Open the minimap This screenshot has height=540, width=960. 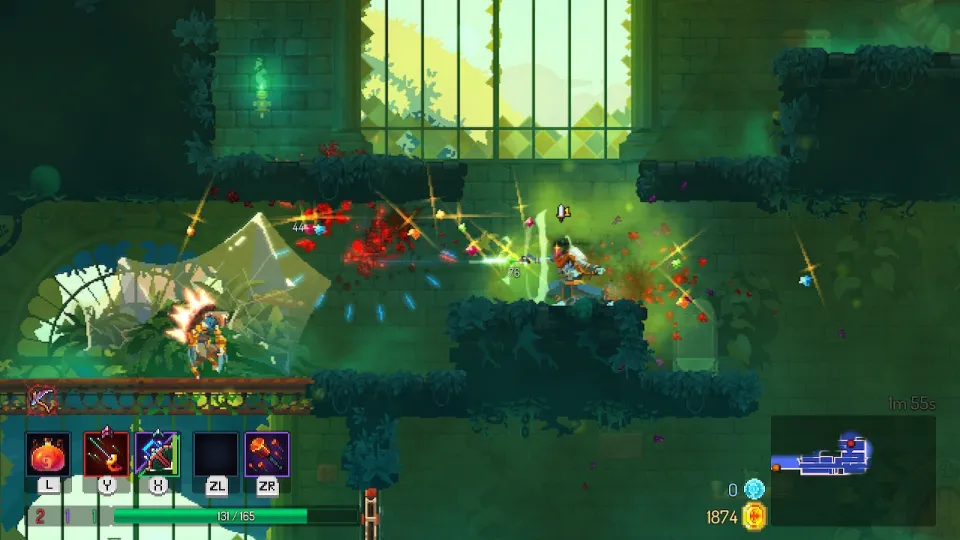point(852,470)
